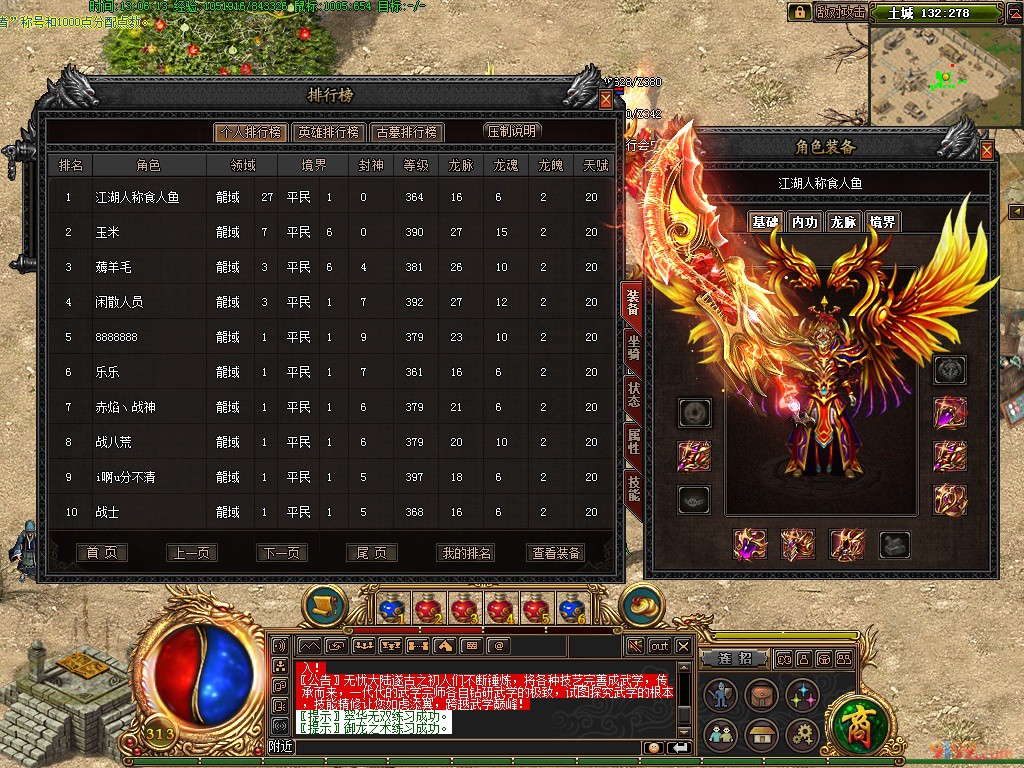View equipment with 查看装备 button

pos(556,553)
